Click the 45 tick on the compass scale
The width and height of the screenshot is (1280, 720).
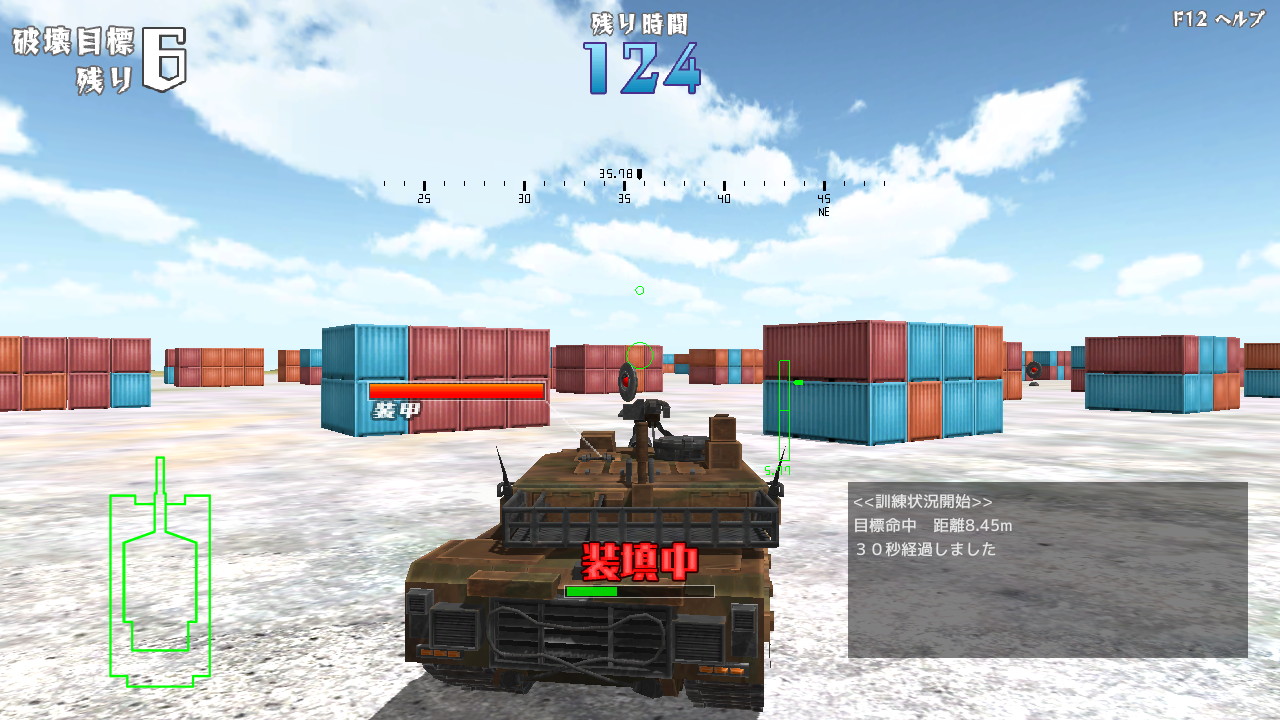(822, 198)
